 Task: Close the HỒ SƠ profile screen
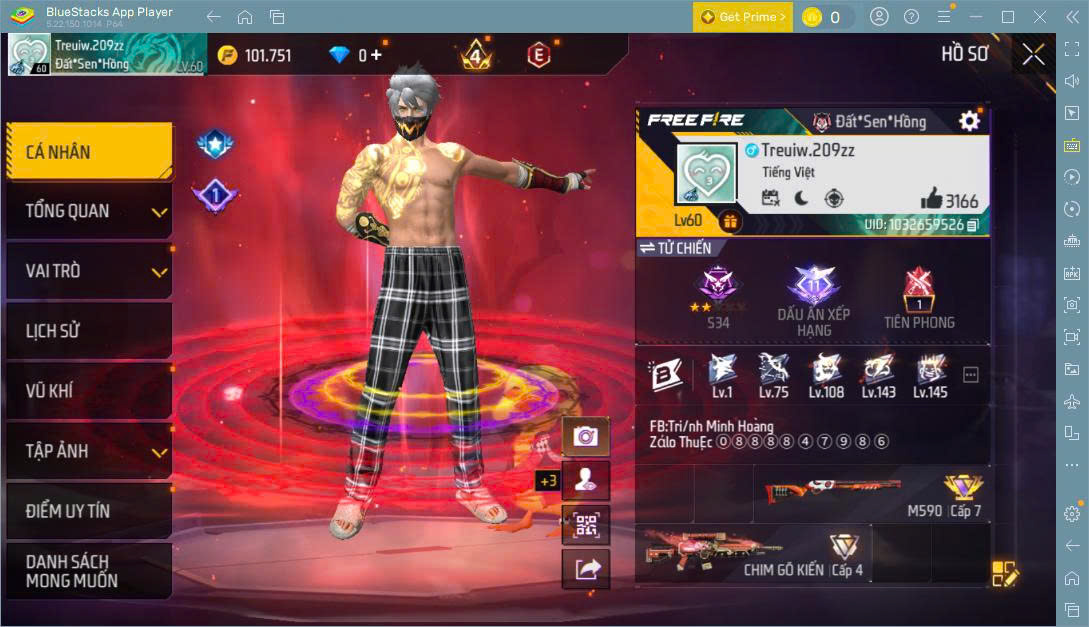point(1033,55)
